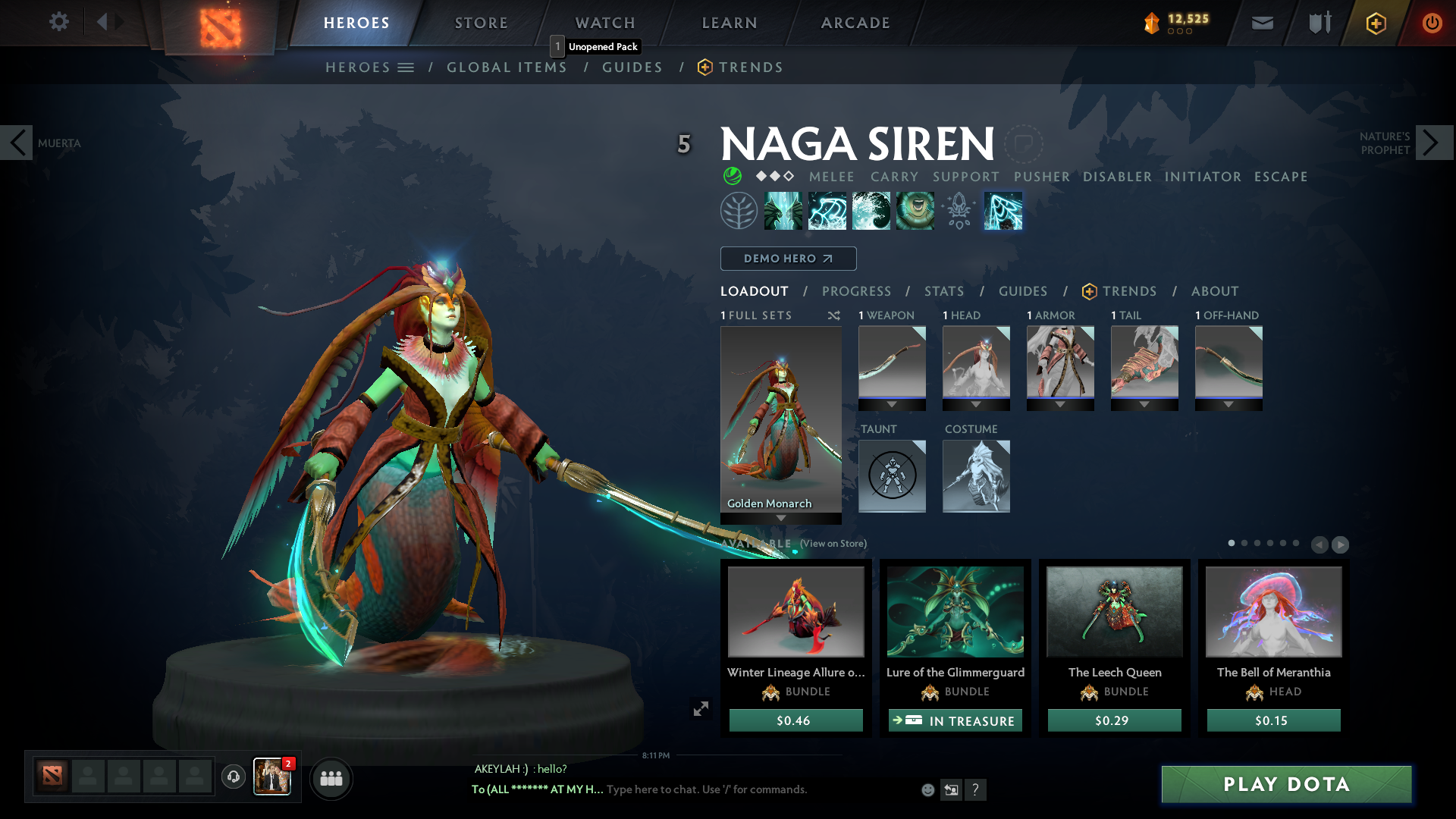Toggle party voice chat headphones icon
1456x819 pixels.
click(233, 778)
